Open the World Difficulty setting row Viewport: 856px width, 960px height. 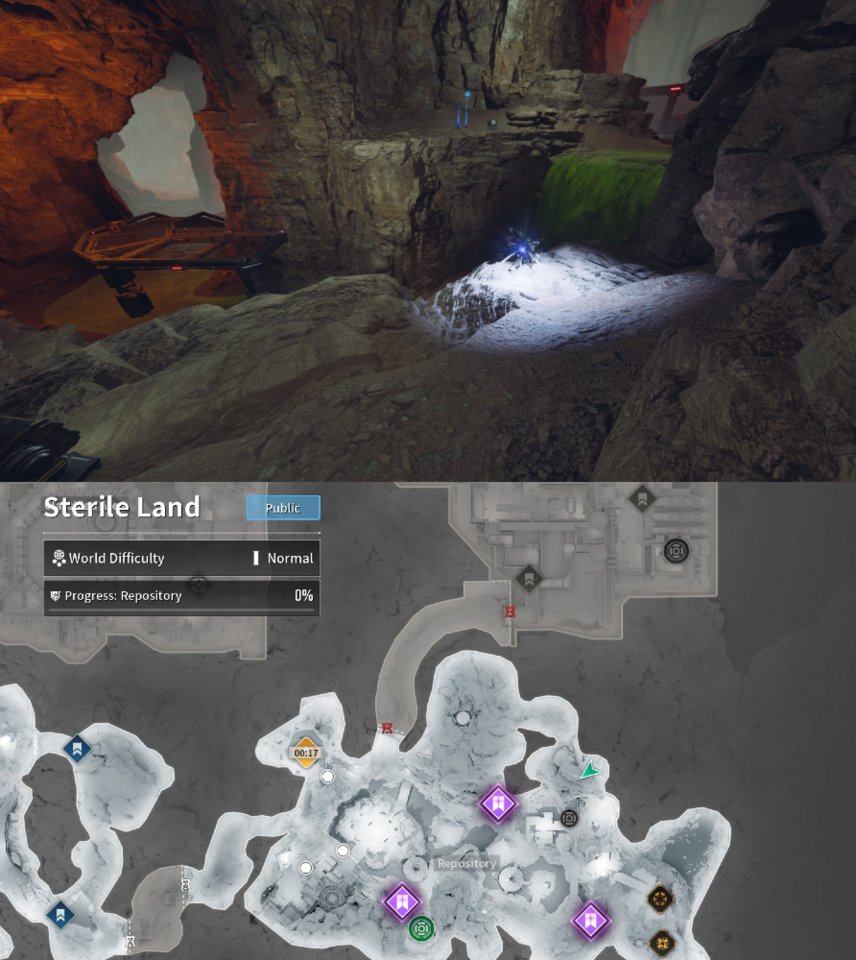181,558
